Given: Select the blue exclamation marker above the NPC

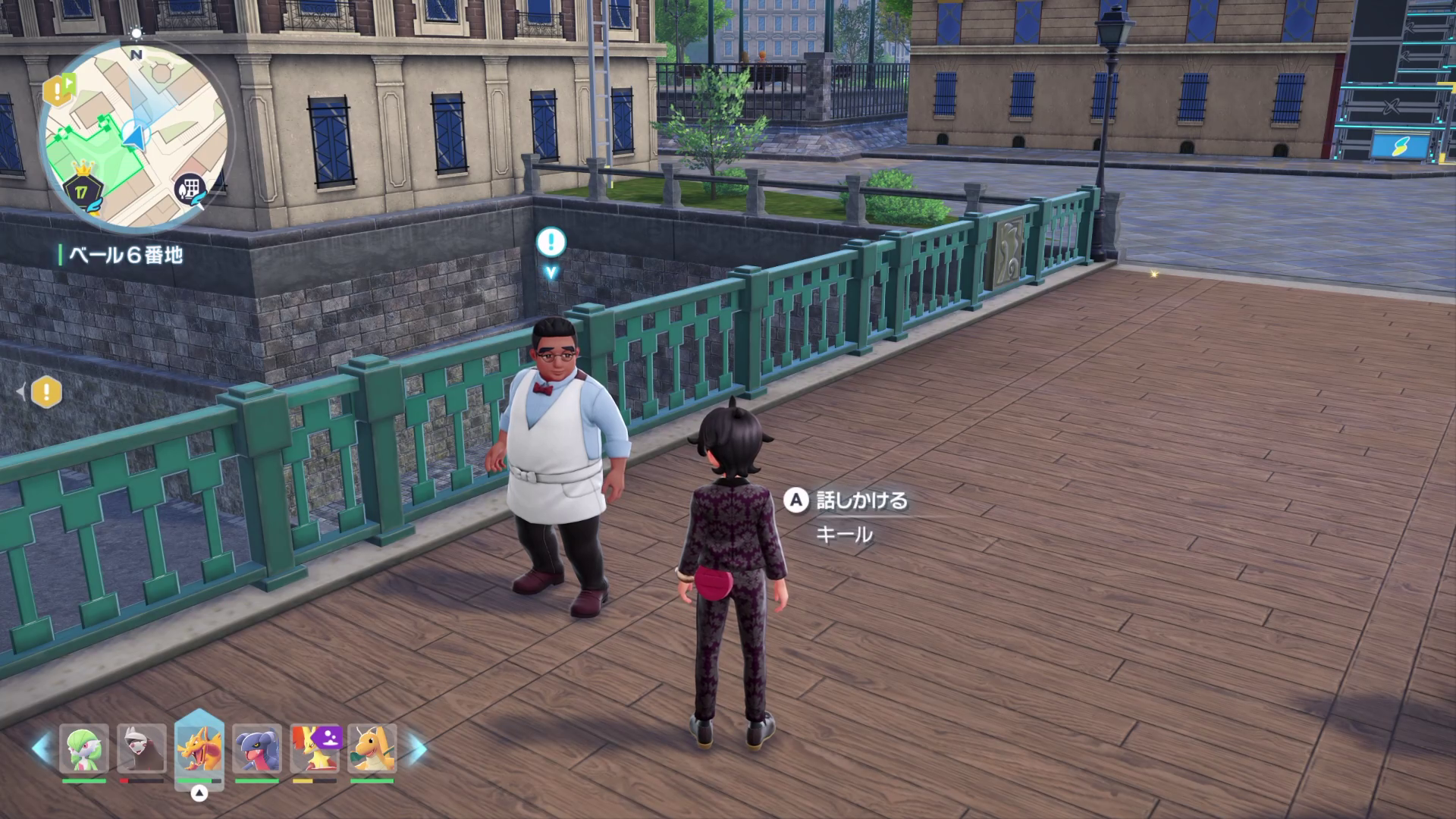Looking at the screenshot, I should tap(551, 243).
